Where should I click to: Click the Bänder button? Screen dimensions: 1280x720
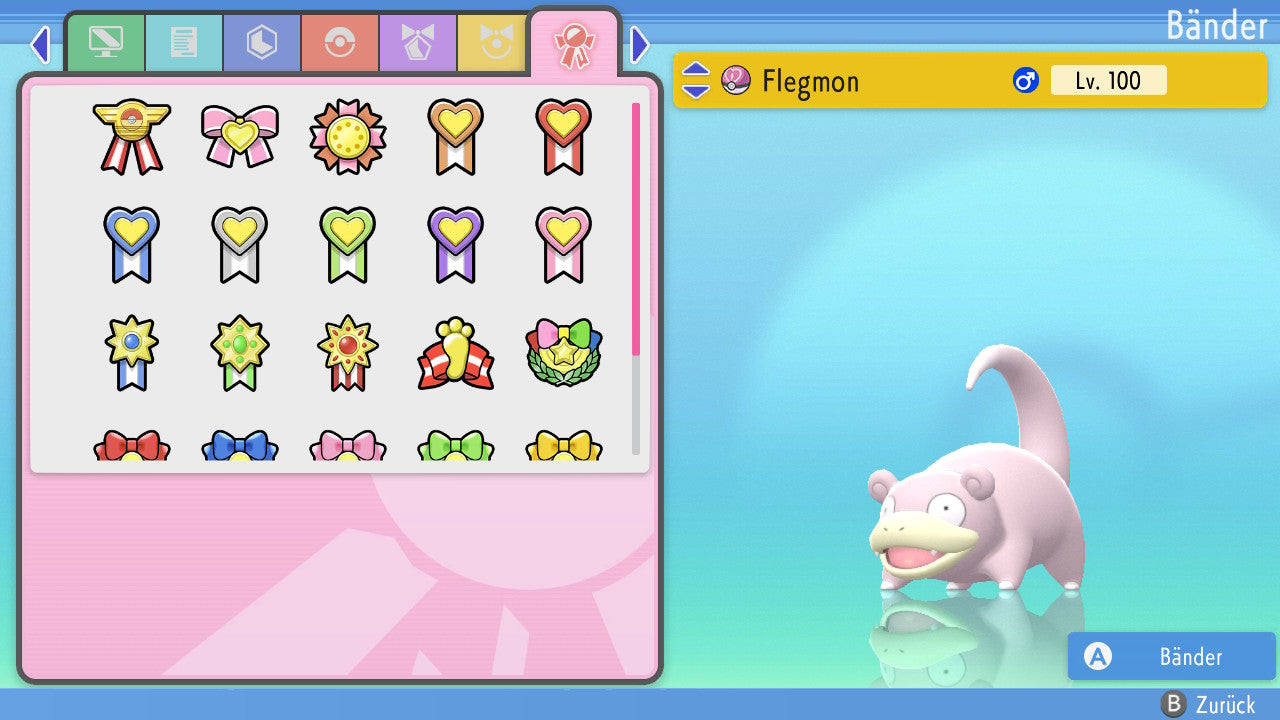pyautogui.click(x=1171, y=656)
